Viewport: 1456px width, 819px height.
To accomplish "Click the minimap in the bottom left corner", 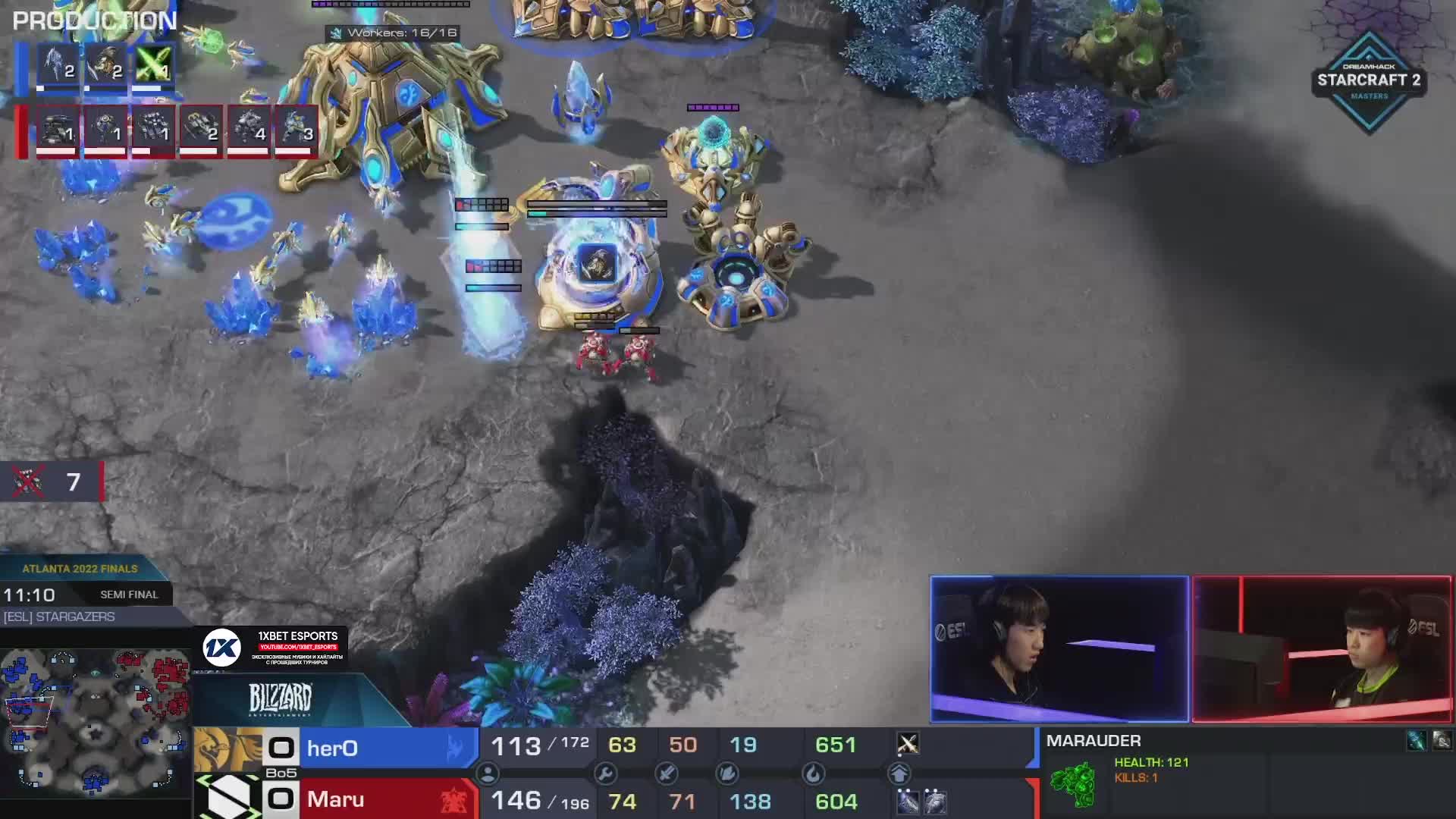I will 95,724.
